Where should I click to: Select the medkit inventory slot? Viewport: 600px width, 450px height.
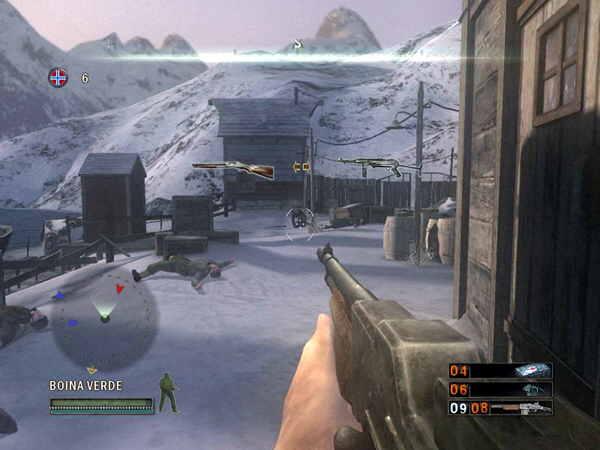[529, 370]
